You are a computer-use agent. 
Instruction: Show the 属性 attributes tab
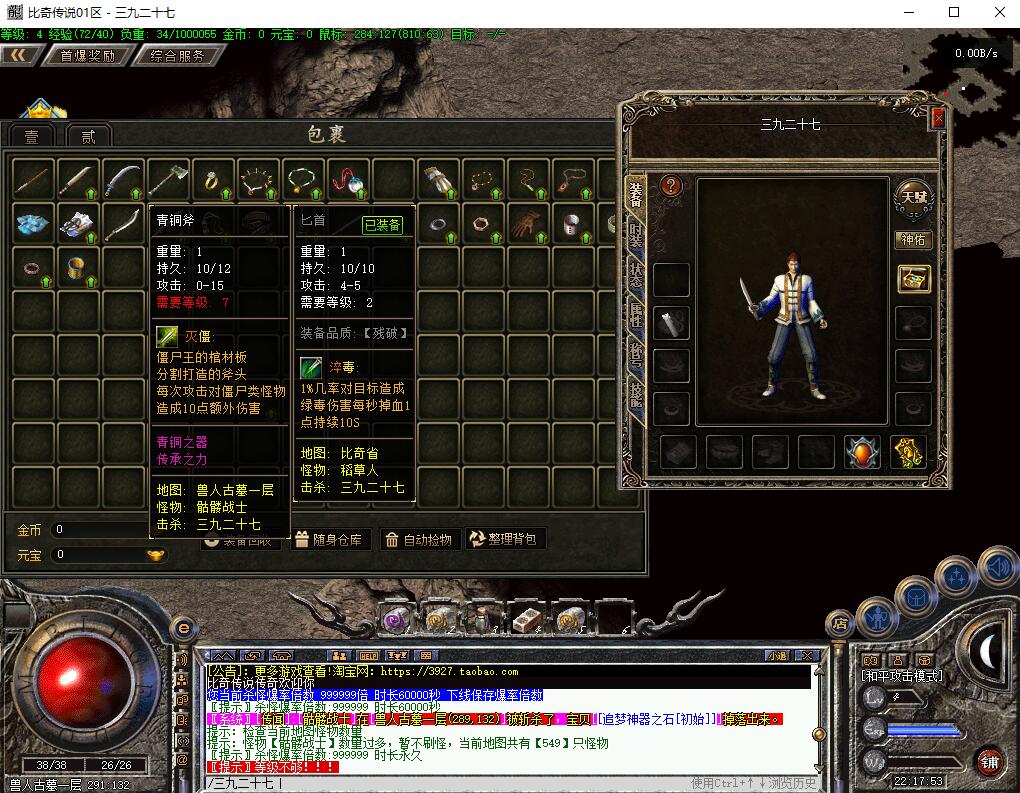(x=636, y=316)
